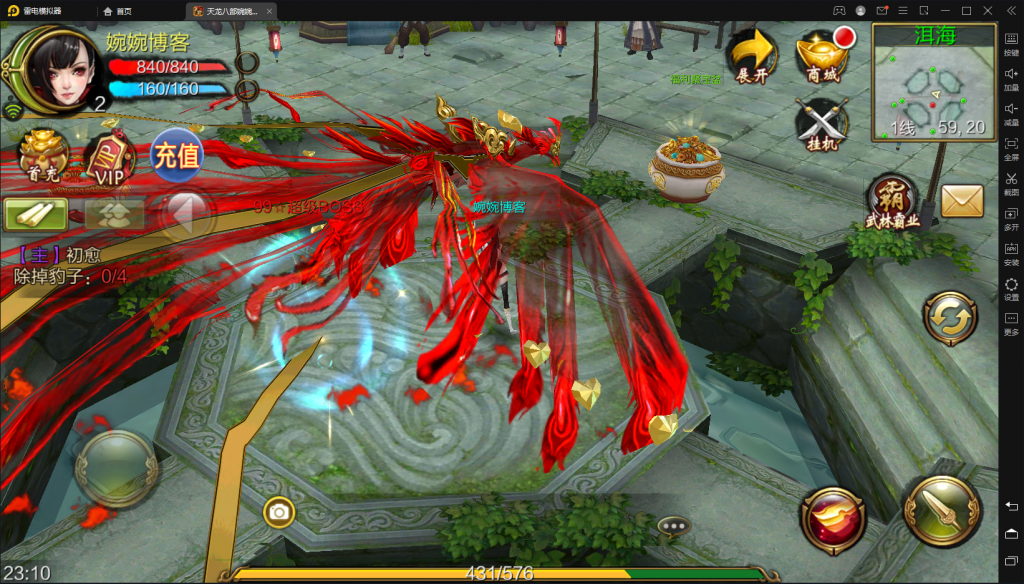Click the circular target-switch arrows button
This screenshot has width=1024, height=584.
(950, 319)
